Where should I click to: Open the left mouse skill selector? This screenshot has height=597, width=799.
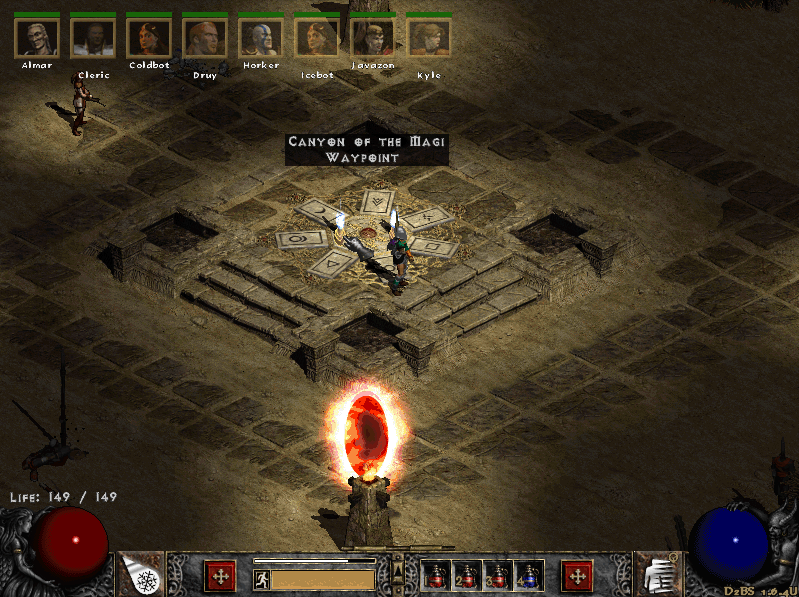pos(220,576)
